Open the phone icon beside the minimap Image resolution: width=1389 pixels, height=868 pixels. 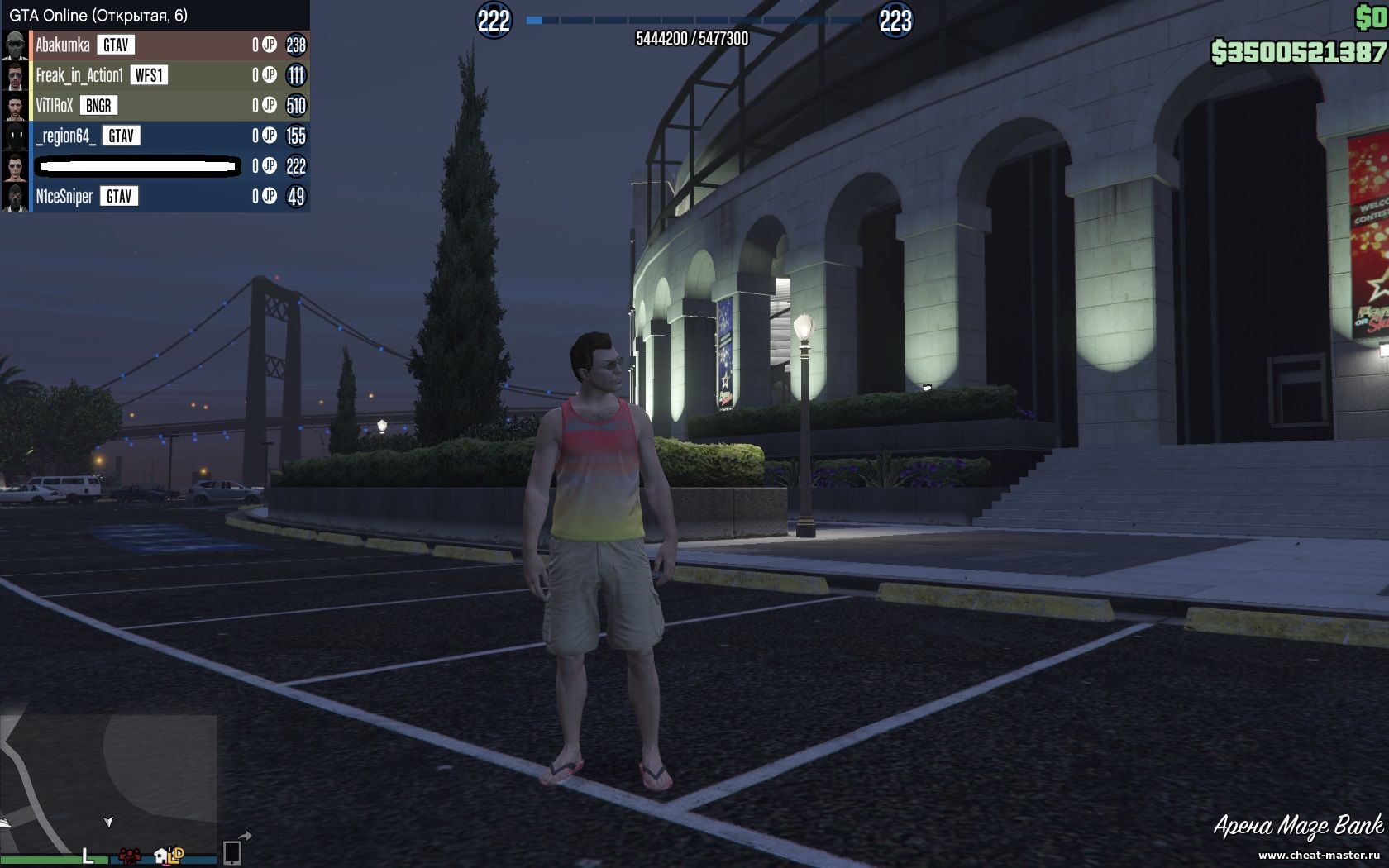tap(232, 851)
